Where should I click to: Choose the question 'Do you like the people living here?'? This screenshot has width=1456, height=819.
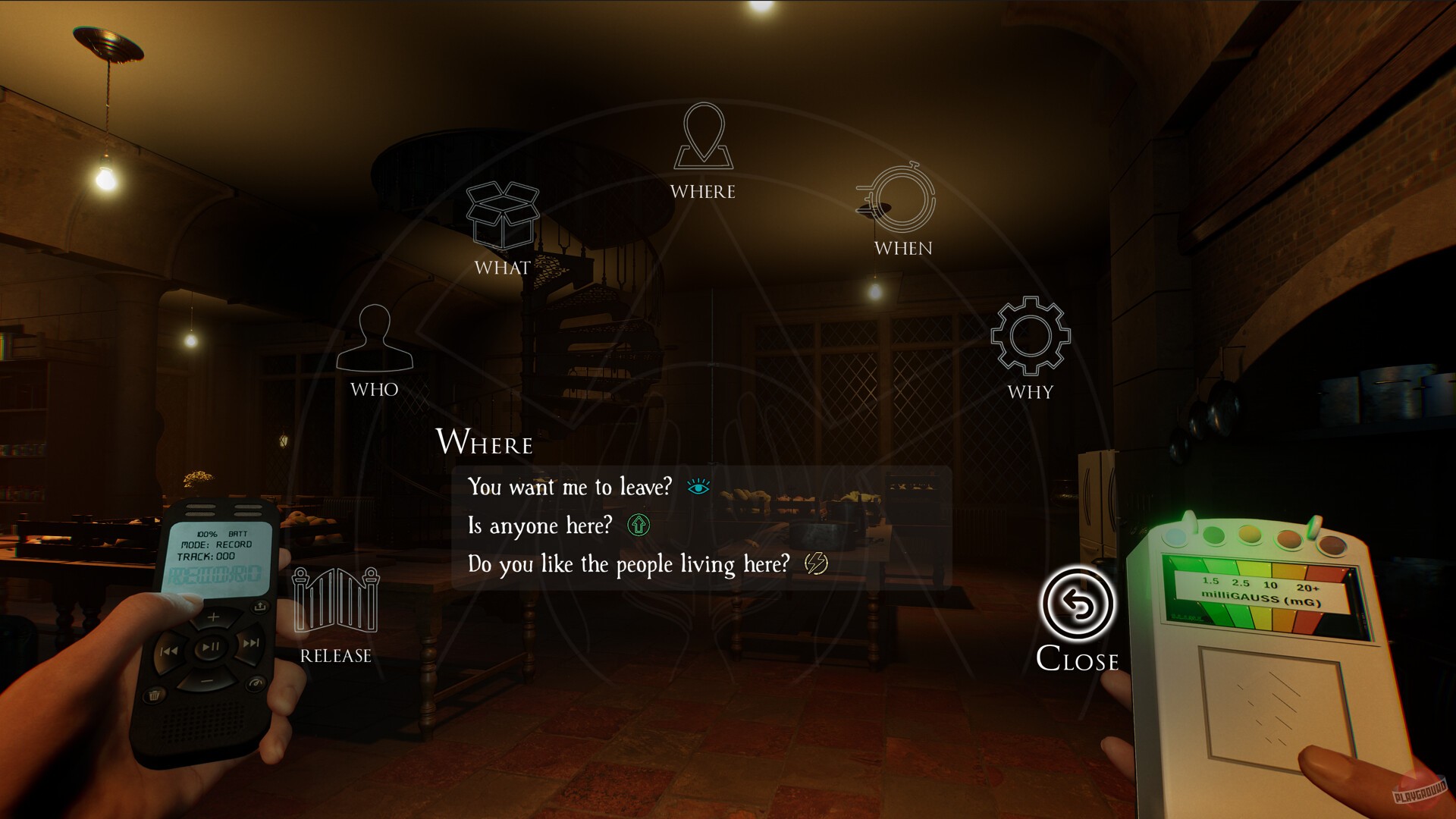pyautogui.click(x=629, y=563)
